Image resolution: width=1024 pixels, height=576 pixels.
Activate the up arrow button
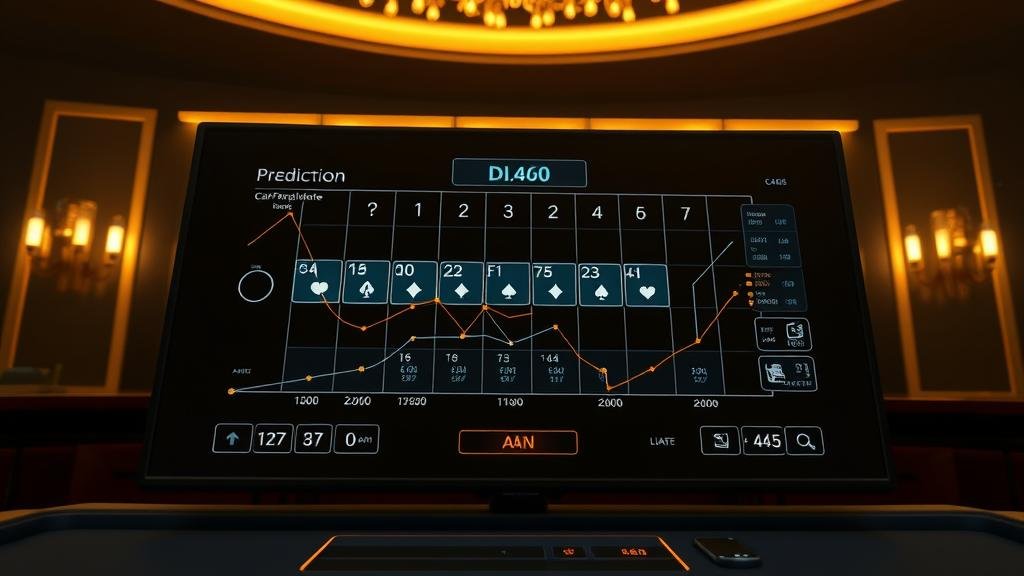coord(233,438)
